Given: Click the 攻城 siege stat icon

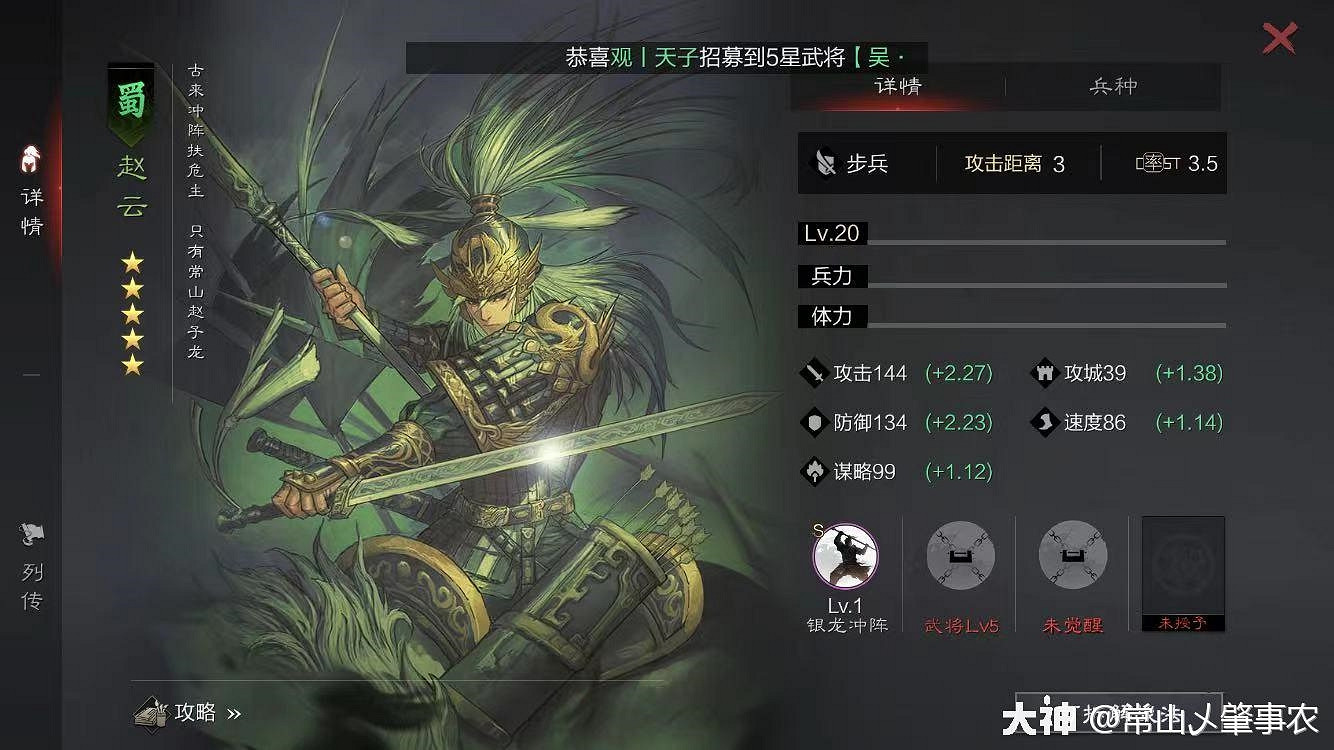Looking at the screenshot, I should point(1044,373).
